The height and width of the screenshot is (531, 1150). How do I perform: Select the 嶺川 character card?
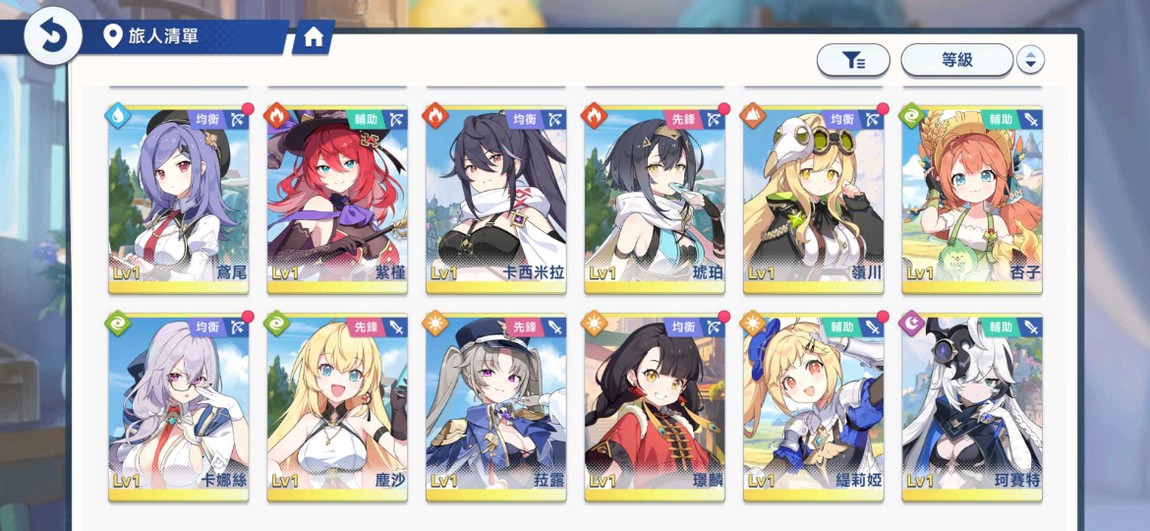813,198
